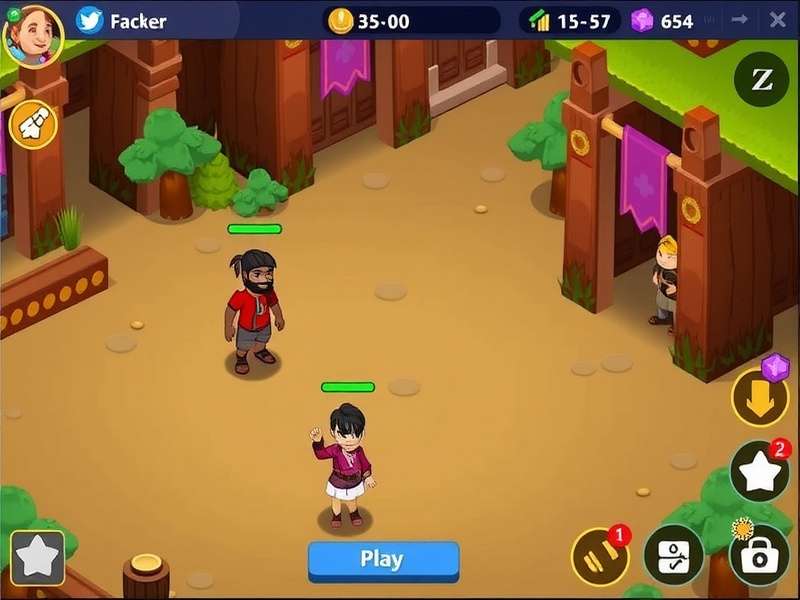800x600 pixels.
Task: Click the blue Play button
Action: [x=383, y=560]
